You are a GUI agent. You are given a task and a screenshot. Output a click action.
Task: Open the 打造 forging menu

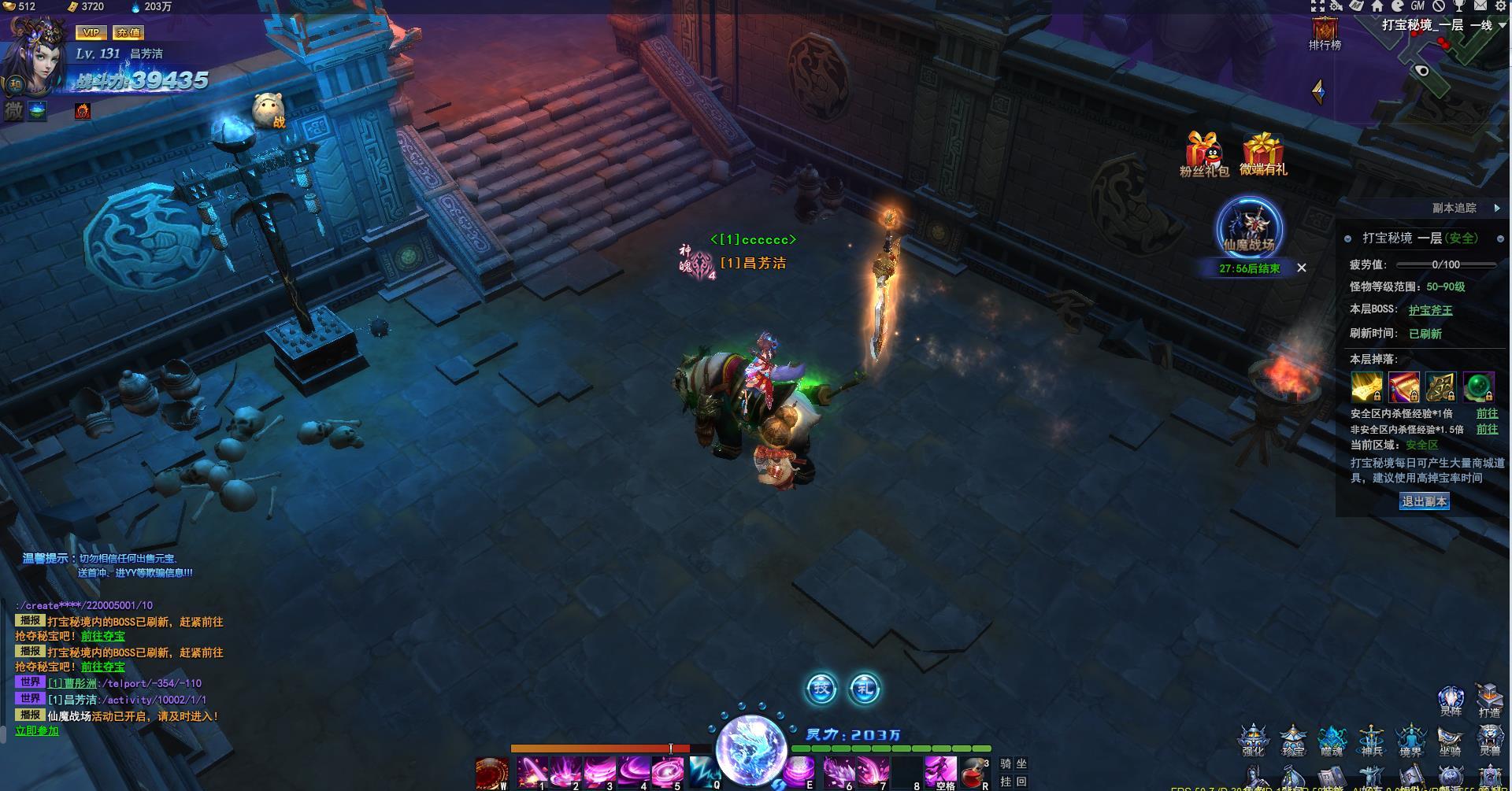1489,700
